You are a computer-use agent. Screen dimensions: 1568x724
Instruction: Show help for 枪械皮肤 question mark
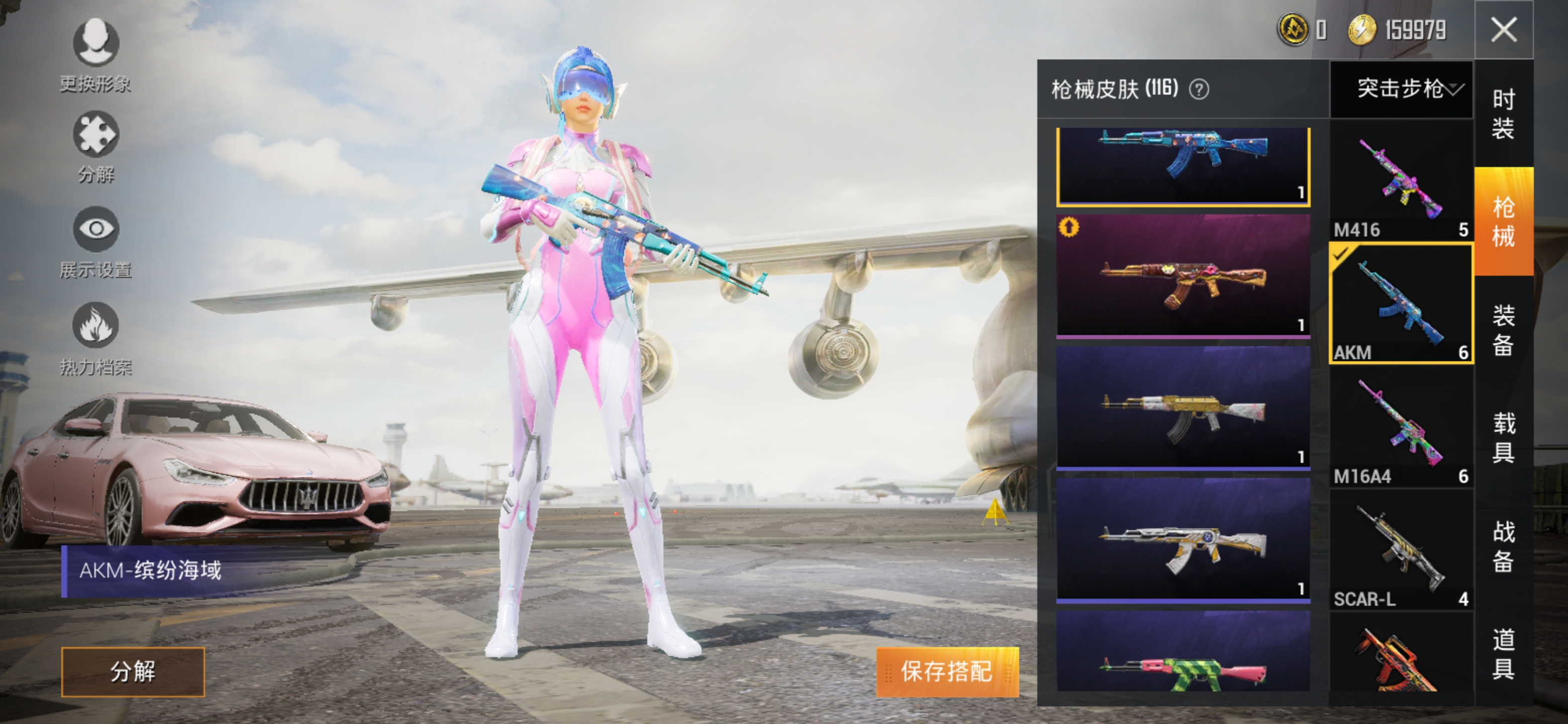1199,90
